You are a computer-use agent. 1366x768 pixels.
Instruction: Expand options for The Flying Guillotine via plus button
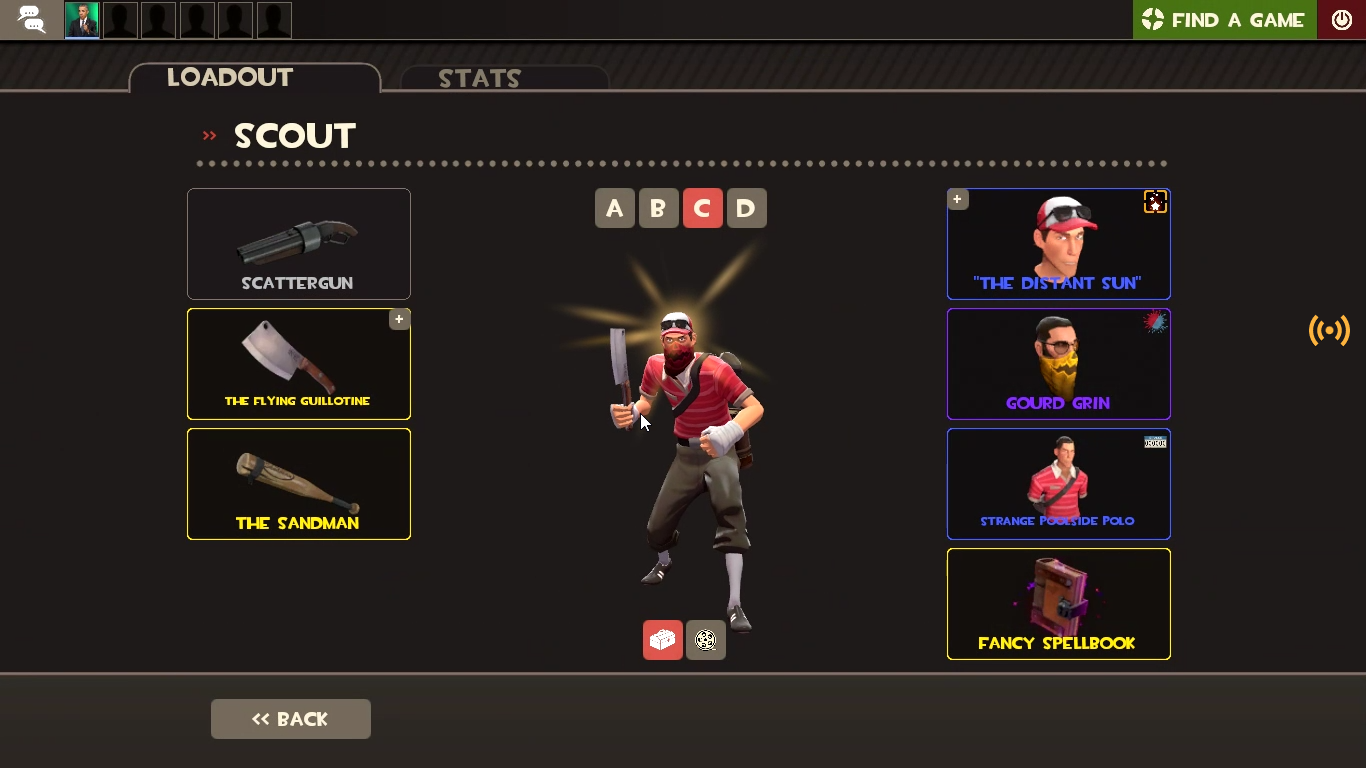coord(399,318)
